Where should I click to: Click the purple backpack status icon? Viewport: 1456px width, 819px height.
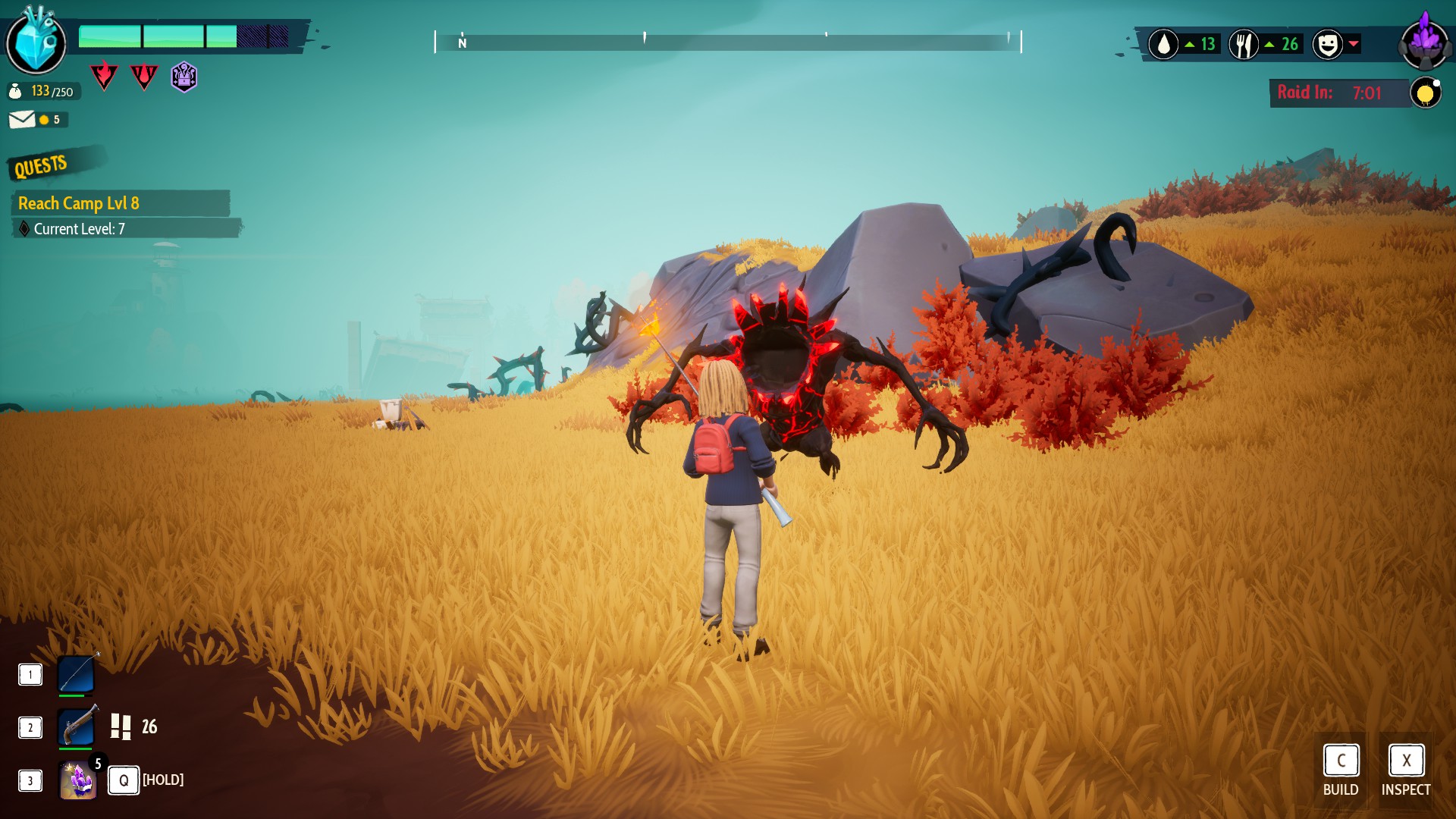[184, 77]
